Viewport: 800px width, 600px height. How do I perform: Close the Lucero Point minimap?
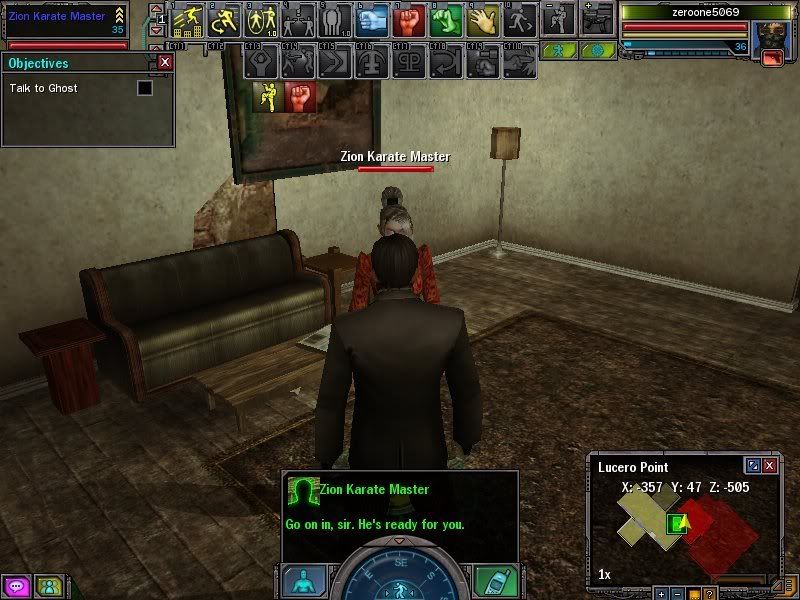[769, 466]
